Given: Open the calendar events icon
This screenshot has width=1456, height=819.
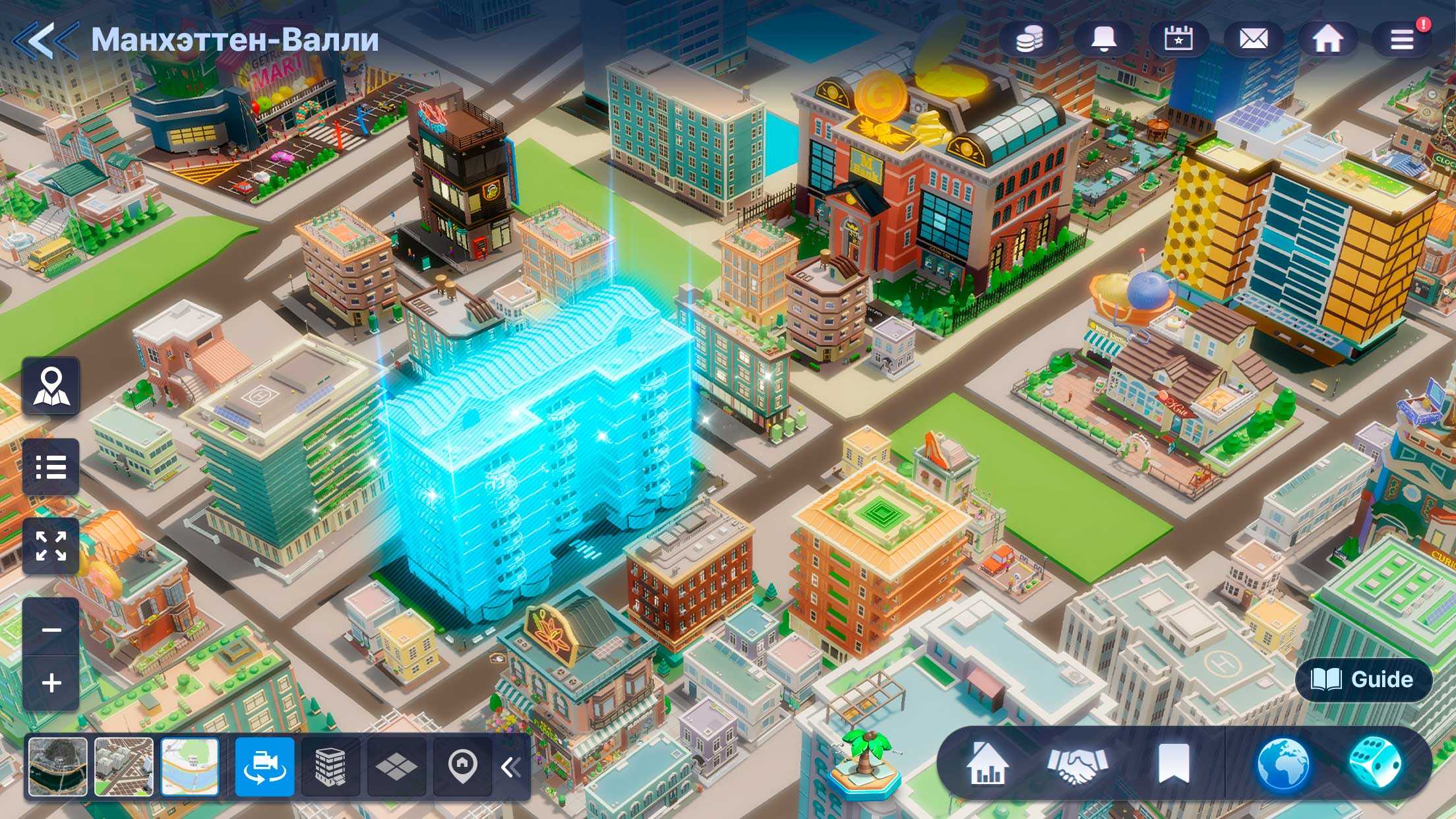Looking at the screenshot, I should tap(1178, 40).
